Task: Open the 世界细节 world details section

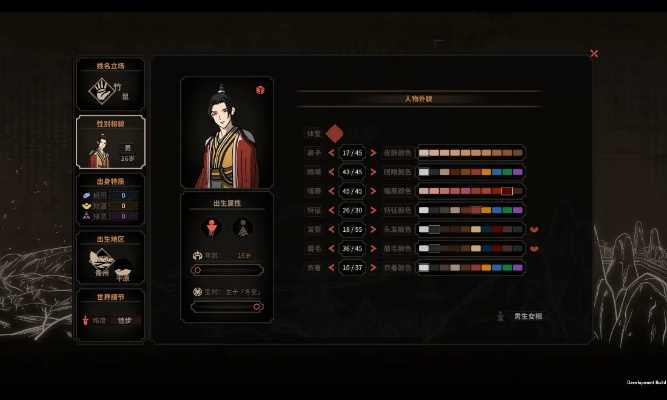Action: [110, 311]
